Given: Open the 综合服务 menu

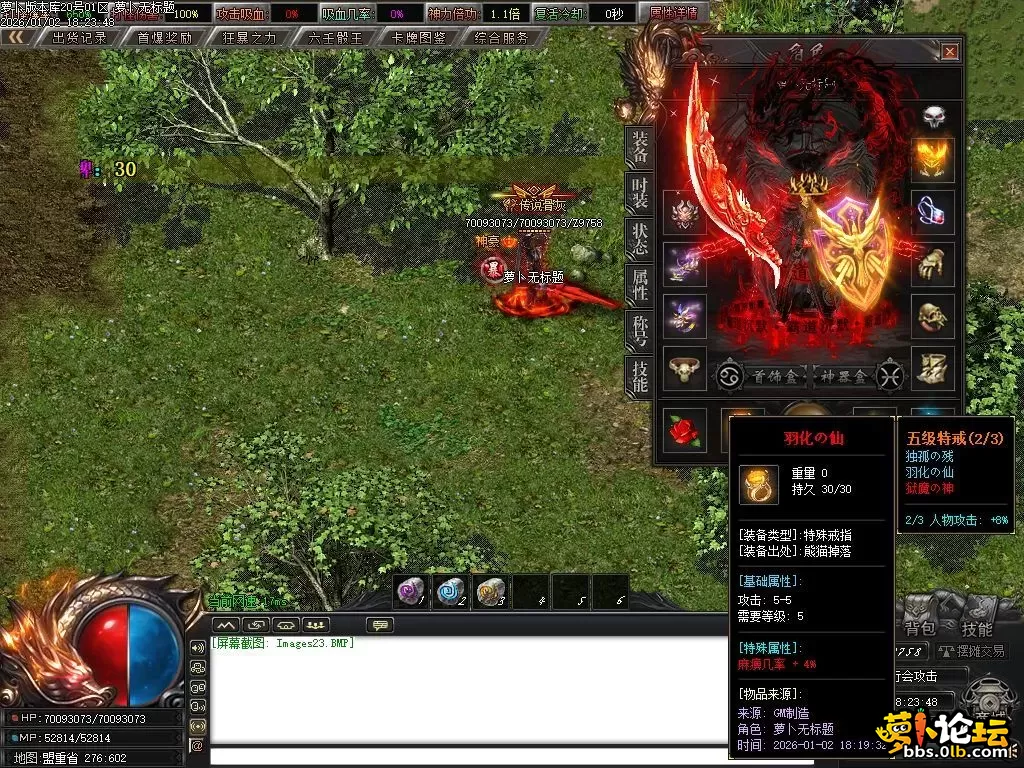Looking at the screenshot, I should [502, 38].
